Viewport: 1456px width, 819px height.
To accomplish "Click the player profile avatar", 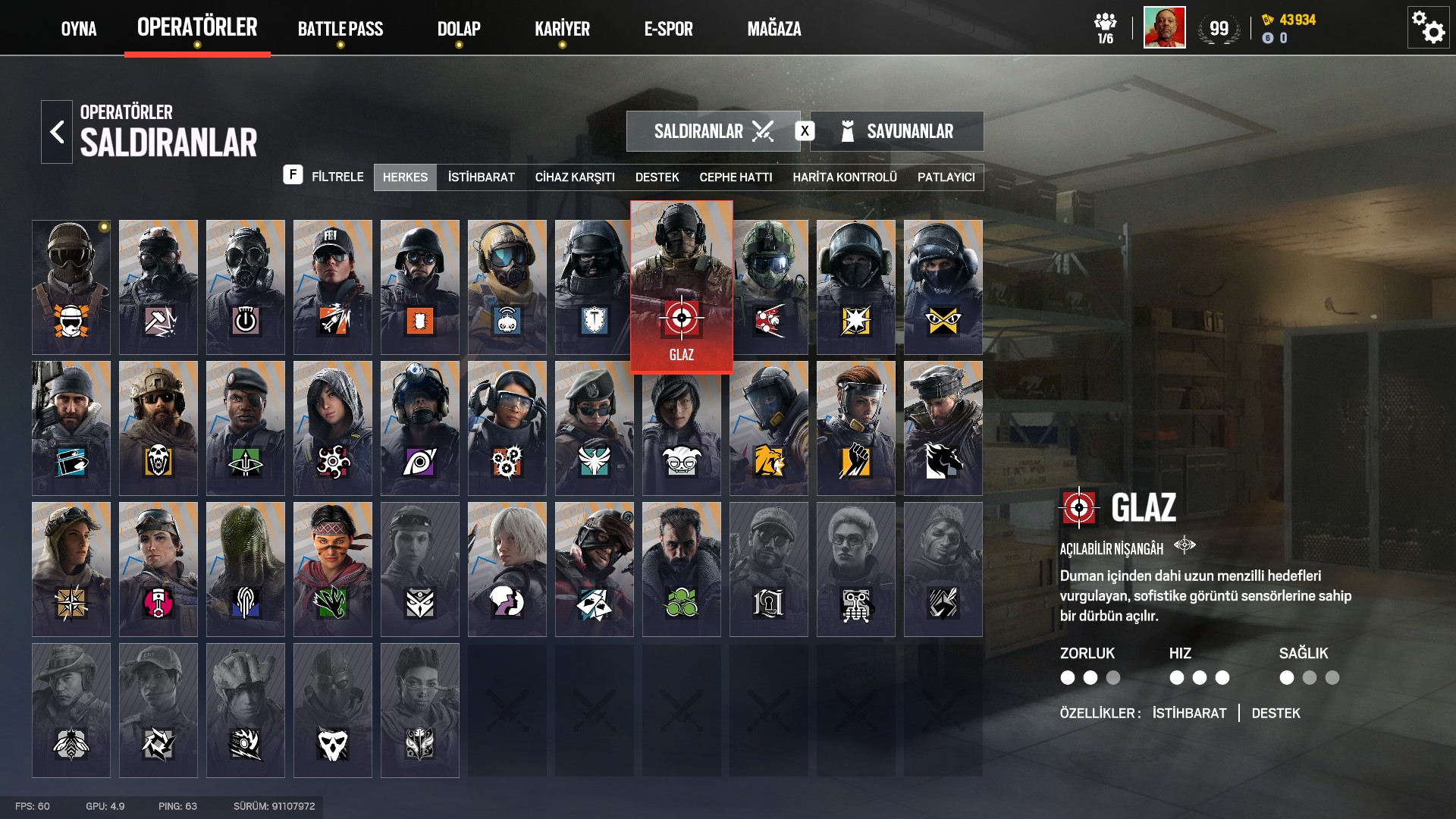I will click(1164, 28).
